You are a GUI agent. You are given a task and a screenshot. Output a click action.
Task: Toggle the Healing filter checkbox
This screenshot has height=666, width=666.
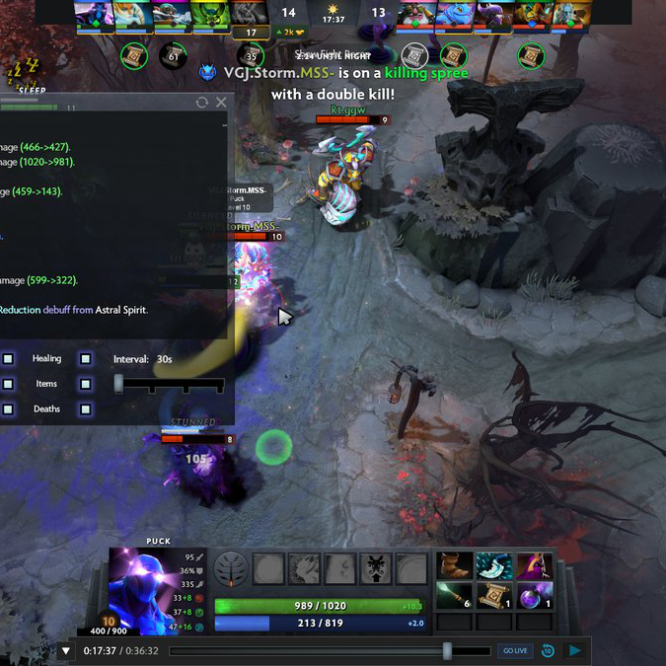pyautogui.click(x=86, y=358)
